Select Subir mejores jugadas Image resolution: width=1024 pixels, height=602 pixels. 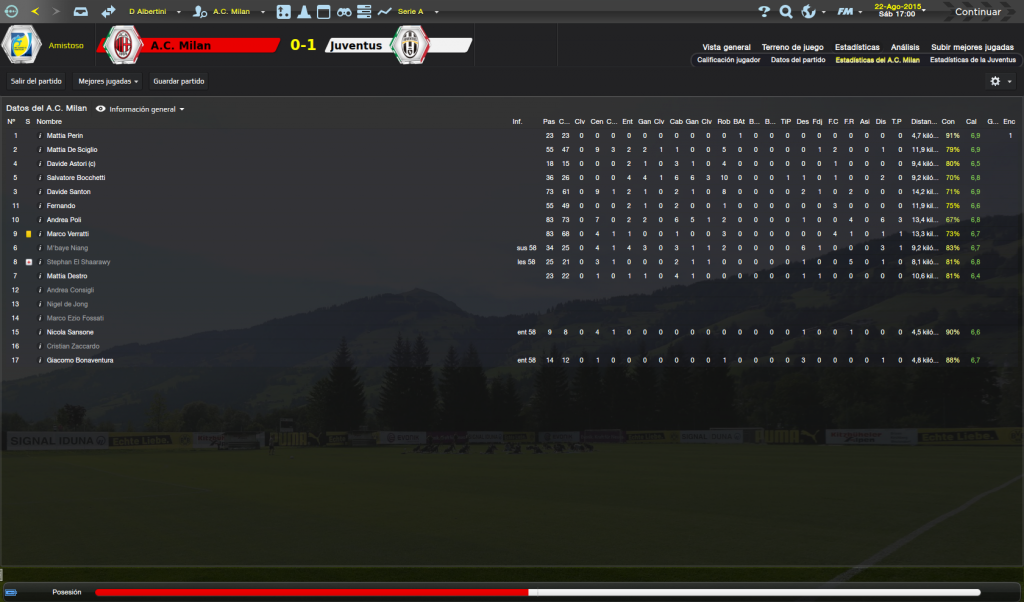pyautogui.click(x=972, y=47)
